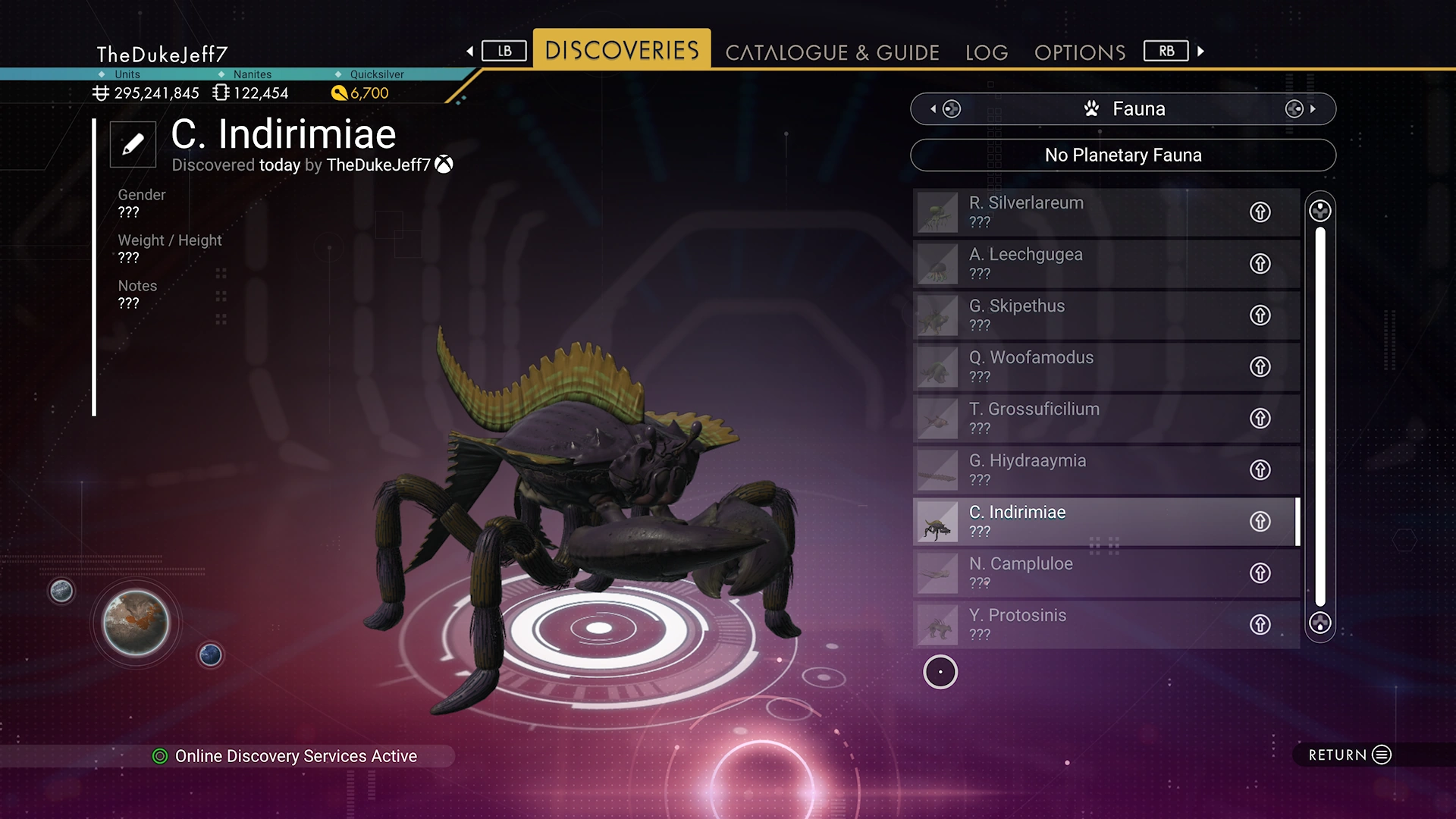
Task: Click the Return button
Action: (1350, 755)
